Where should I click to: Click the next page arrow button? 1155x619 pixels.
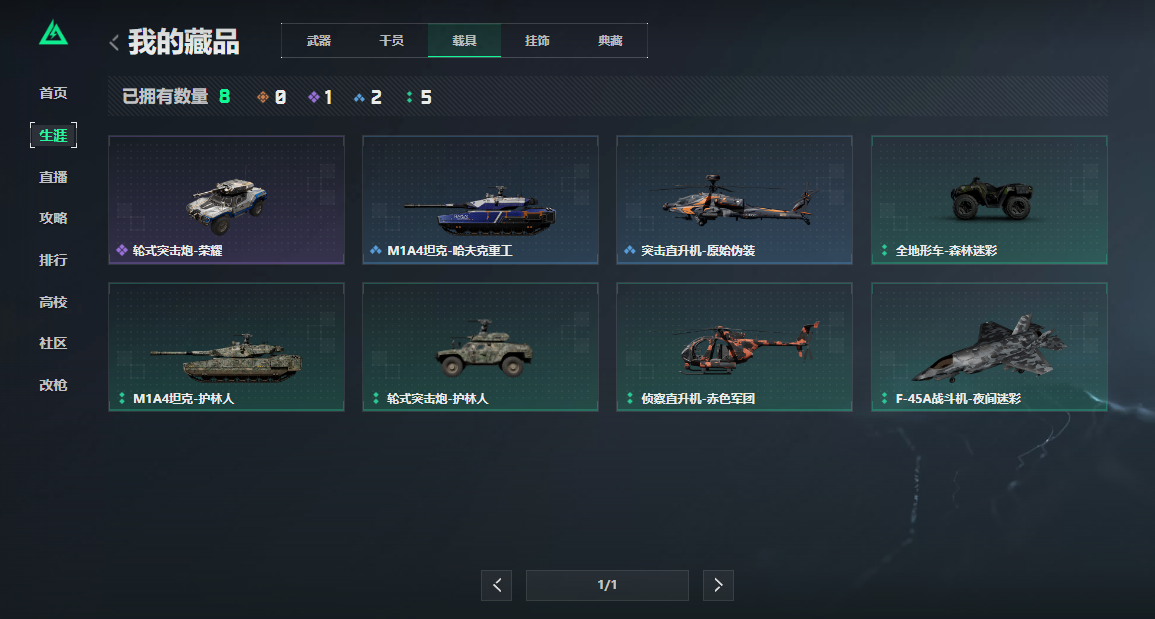tap(718, 585)
